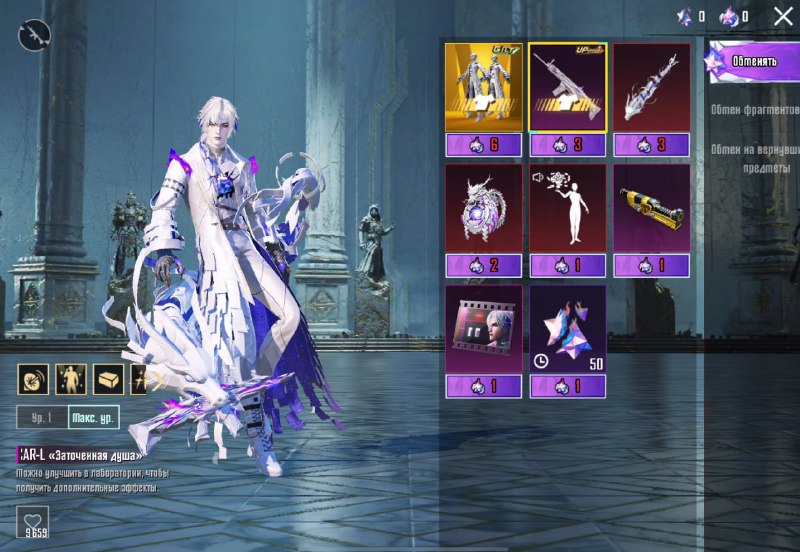
Task: Select the twin white outfit set tile
Action: (x=484, y=89)
